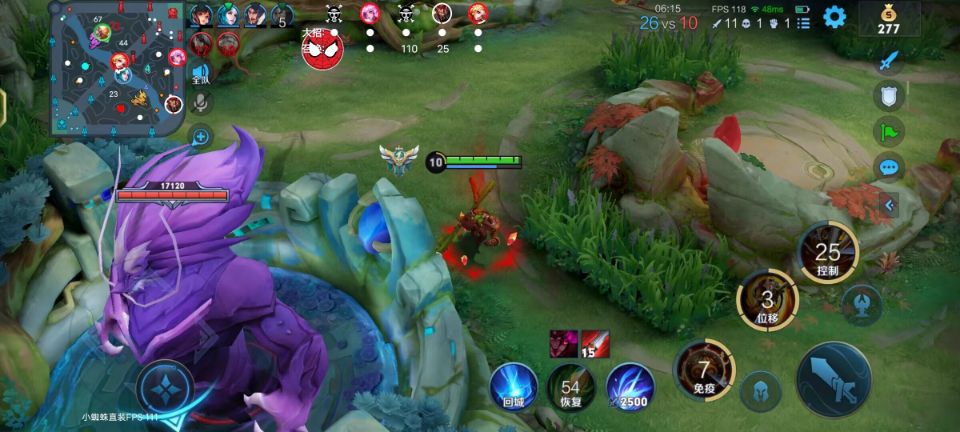This screenshot has height=432, width=960.
Task: Open the scoreboard list icon
Action: [804, 22]
